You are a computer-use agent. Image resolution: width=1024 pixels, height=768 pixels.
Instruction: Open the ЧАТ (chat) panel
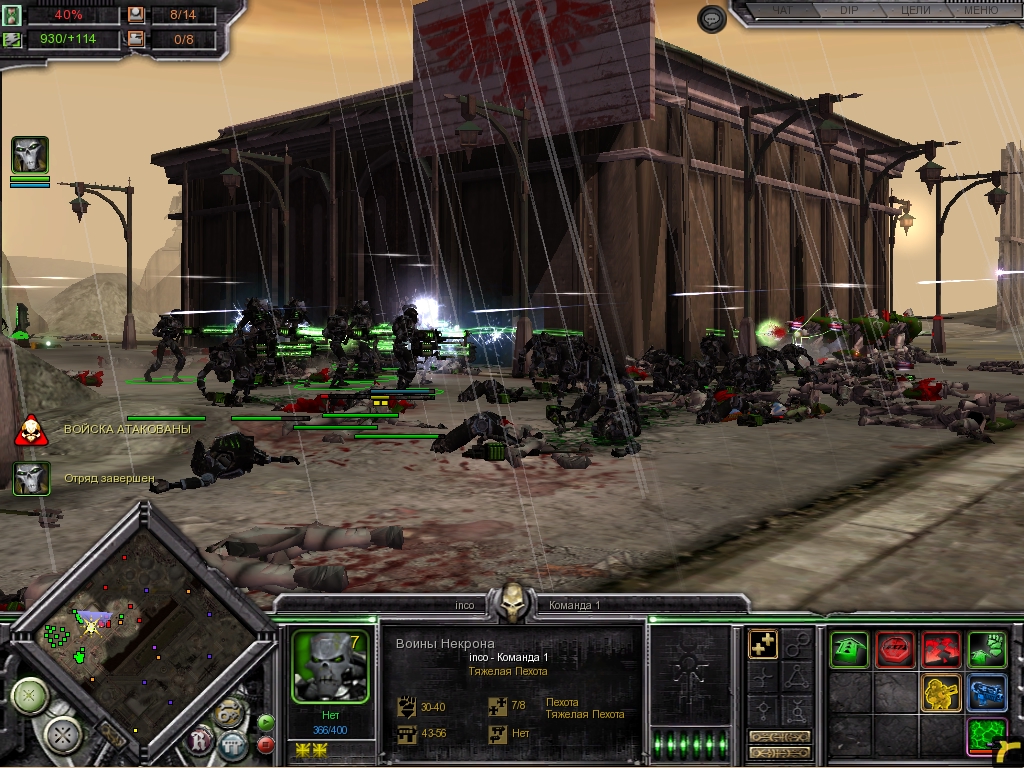[x=783, y=11]
